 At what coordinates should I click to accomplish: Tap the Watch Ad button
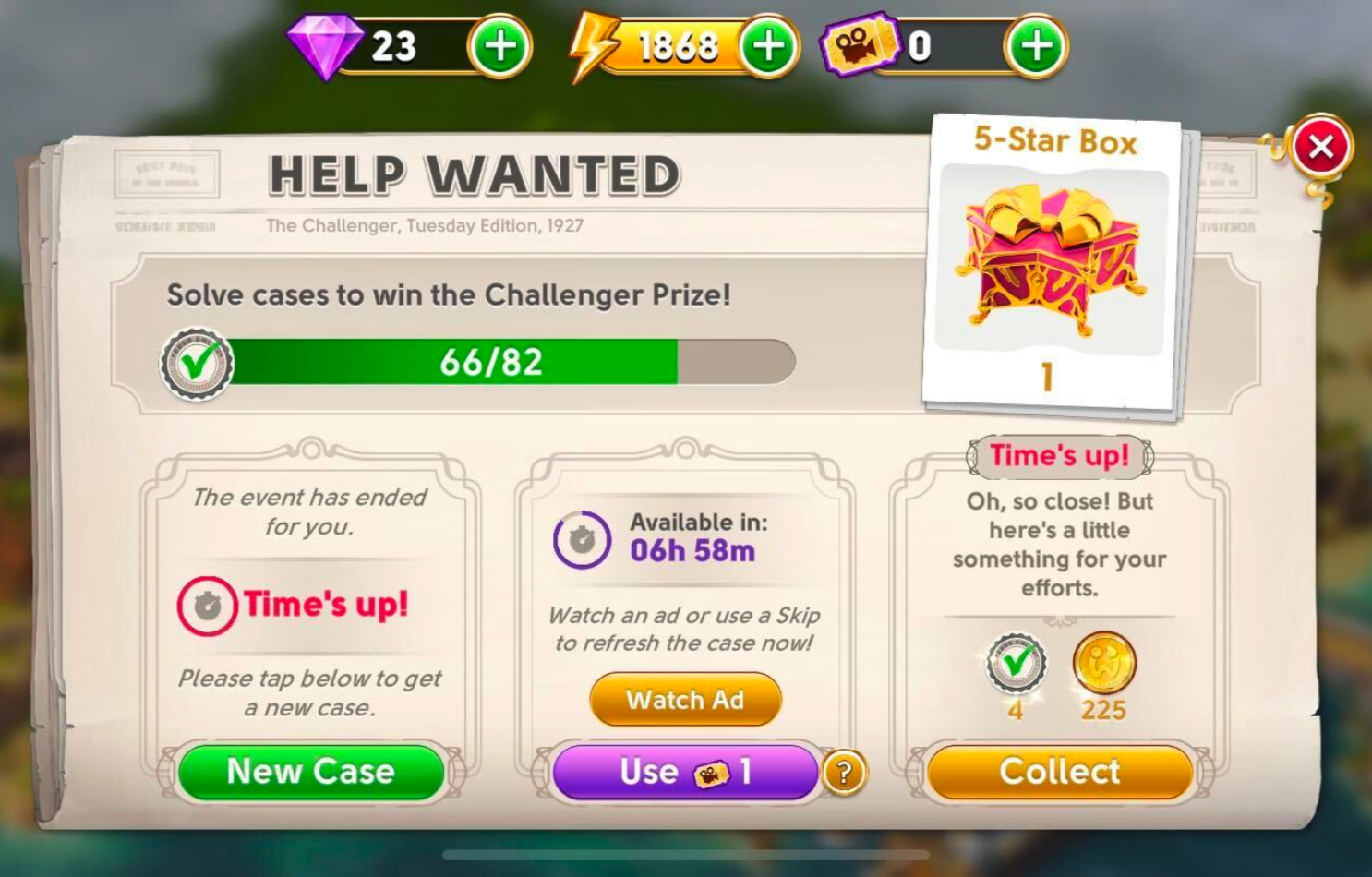pos(685,700)
